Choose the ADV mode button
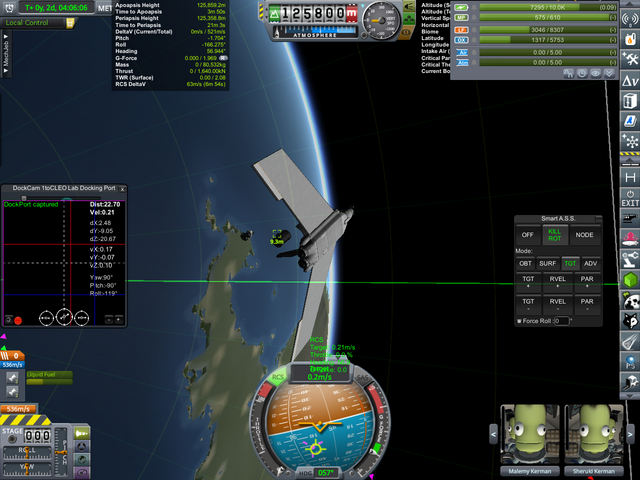The width and height of the screenshot is (640, 480). click(591, 264)
